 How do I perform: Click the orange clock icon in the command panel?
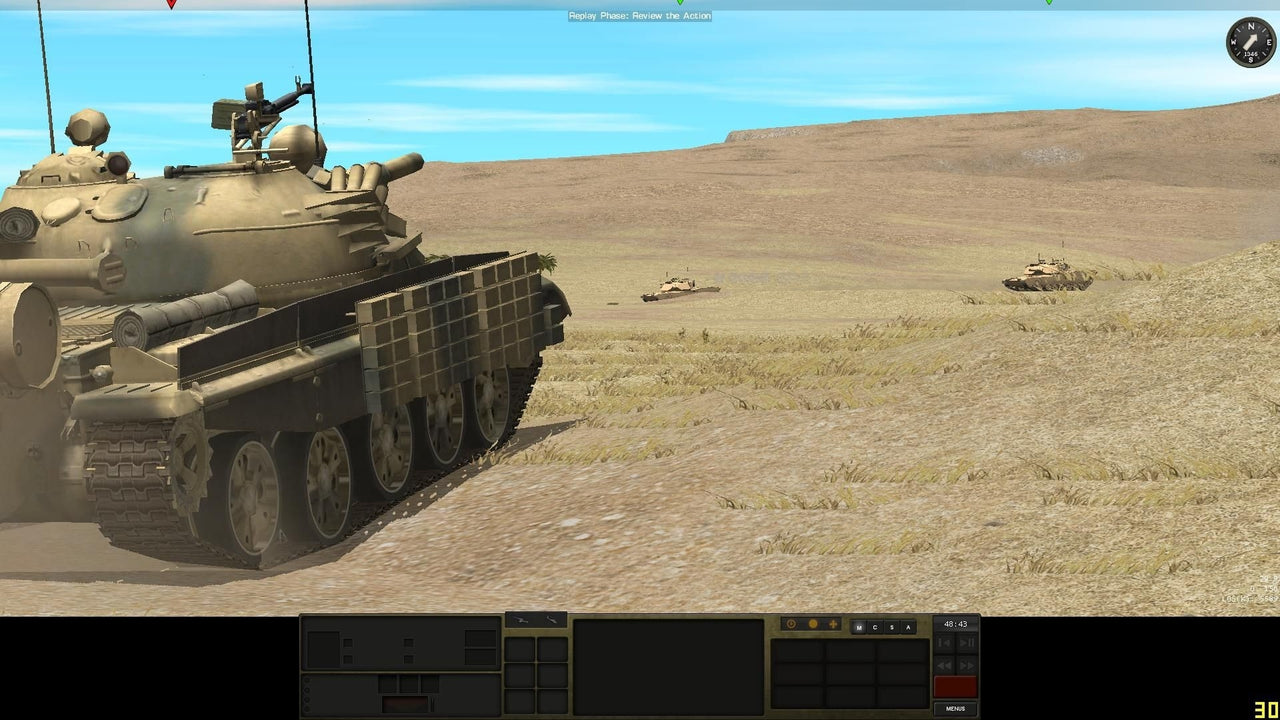[x=791, y=624]
